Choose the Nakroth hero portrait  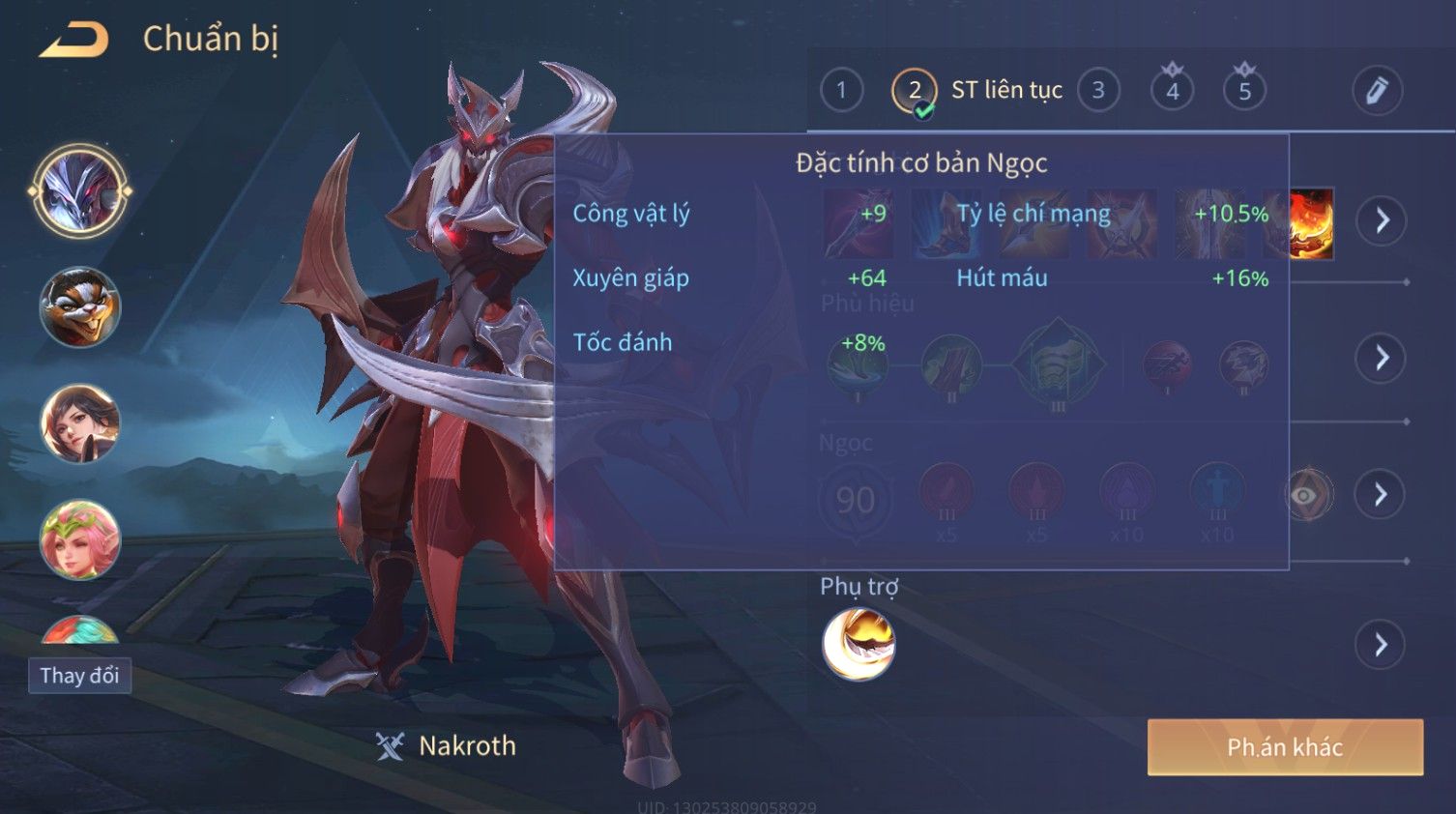79,191
